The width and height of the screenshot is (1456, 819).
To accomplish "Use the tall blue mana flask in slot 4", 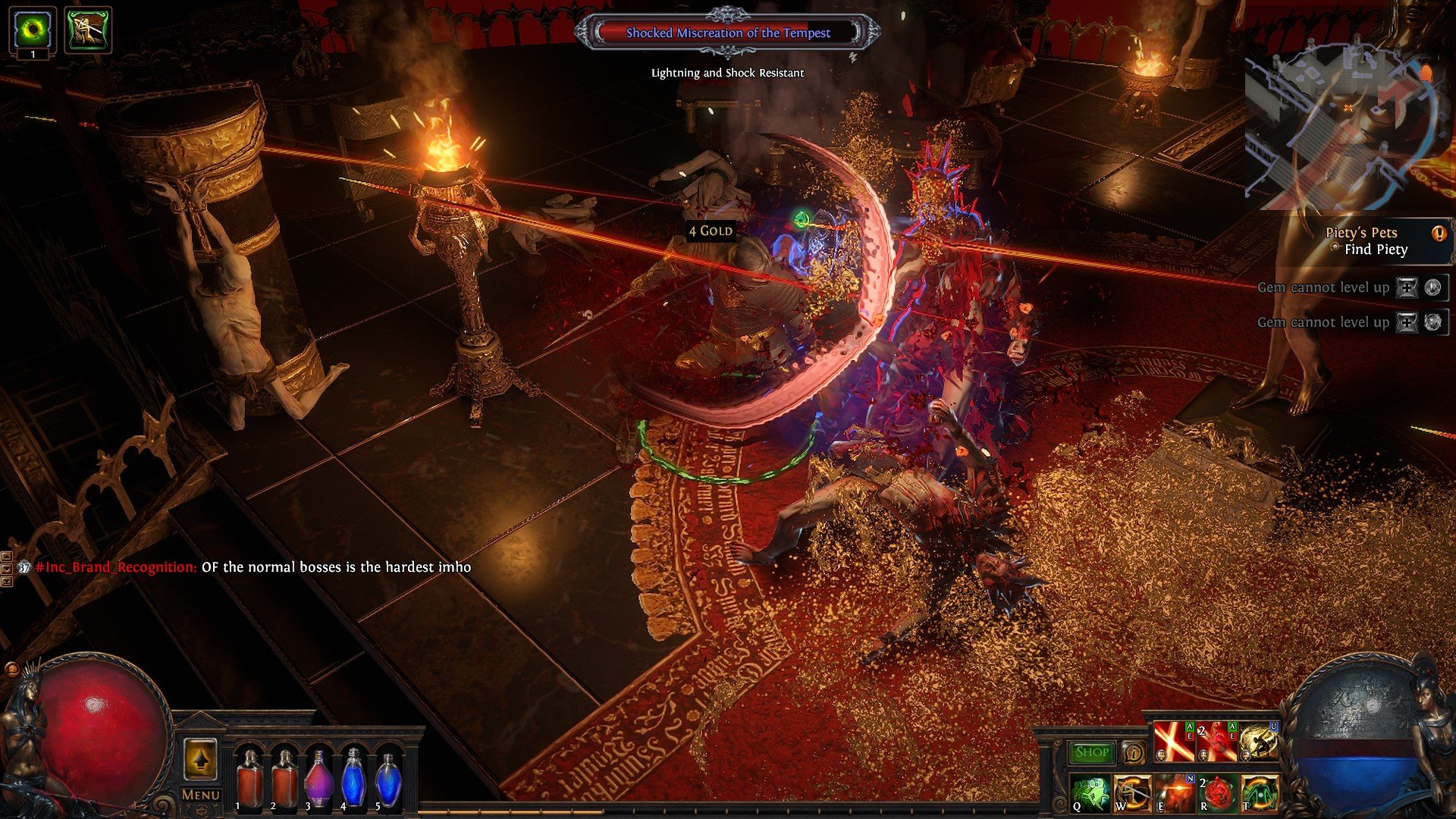I will (x=354, y=778).
